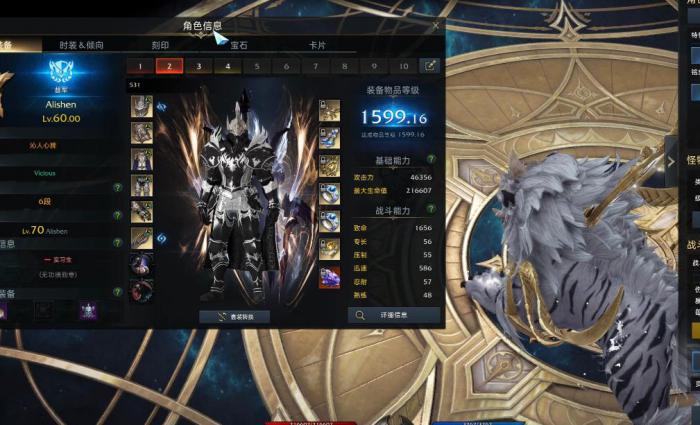700x425 pixels.
Task: Choose equipment preset 4
Action: coord(228,66)
